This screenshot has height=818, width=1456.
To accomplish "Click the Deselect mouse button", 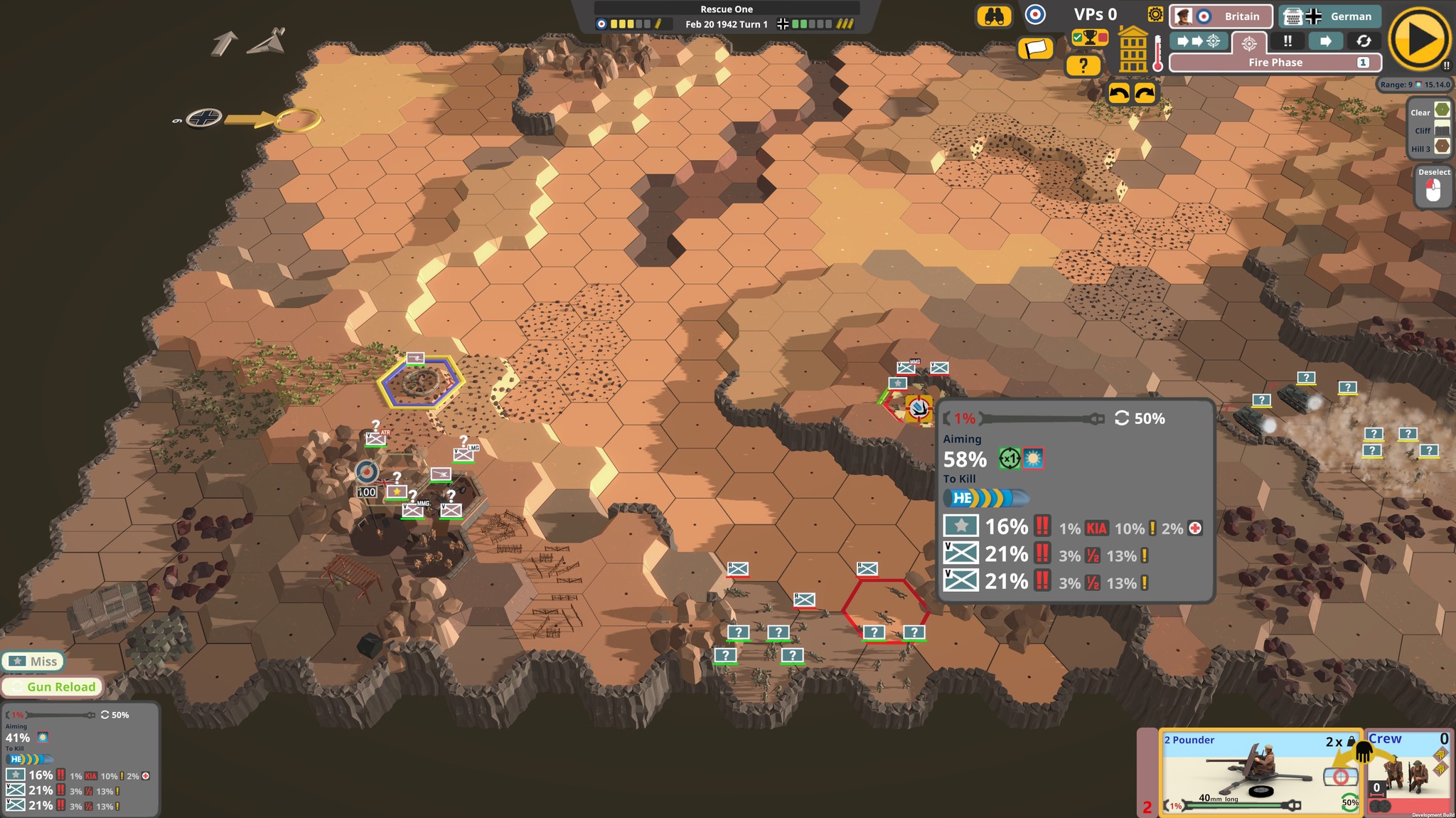I will tap(1433, 188).
